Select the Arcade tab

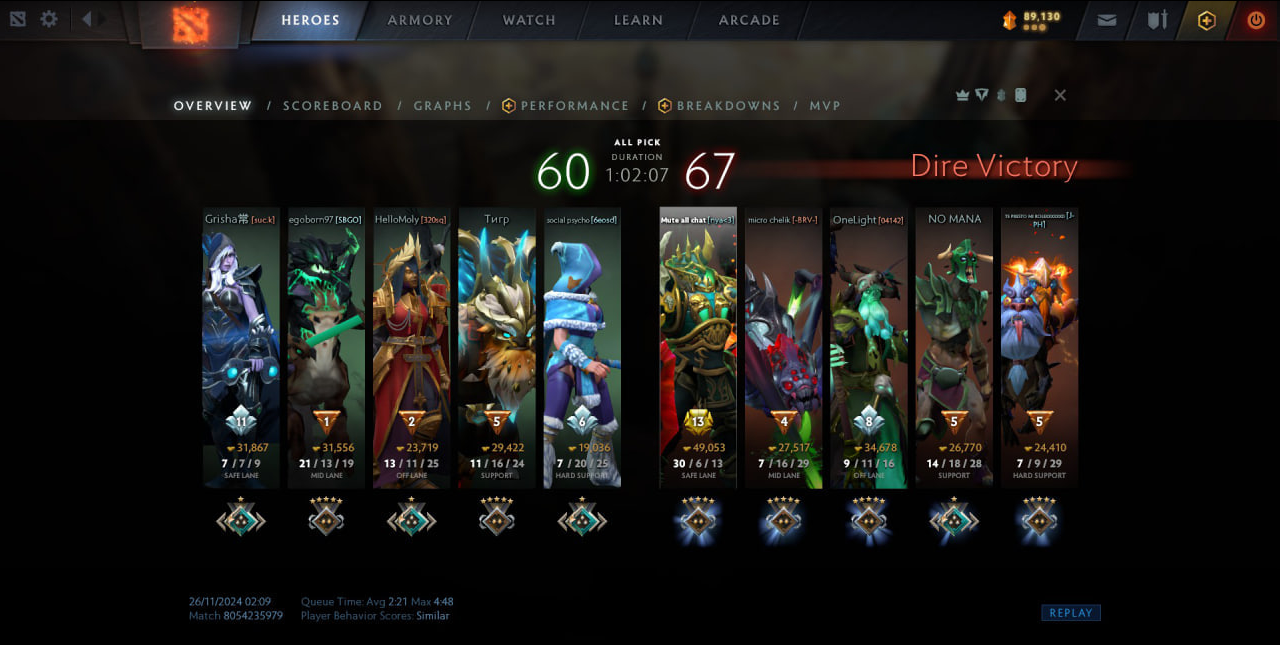(749, 20)
